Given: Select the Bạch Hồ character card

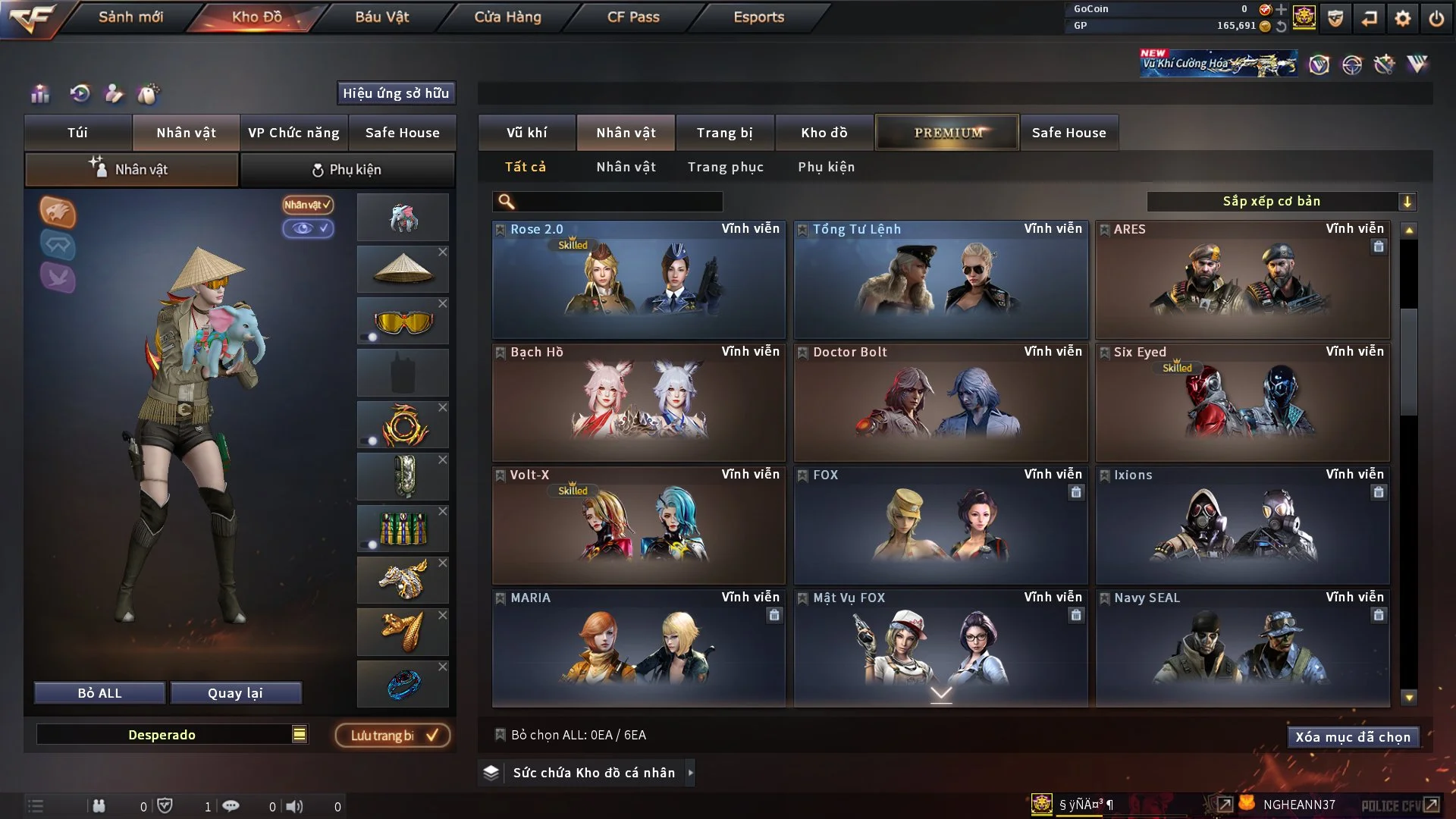Looking at the screenshot, I should (639, 402).
